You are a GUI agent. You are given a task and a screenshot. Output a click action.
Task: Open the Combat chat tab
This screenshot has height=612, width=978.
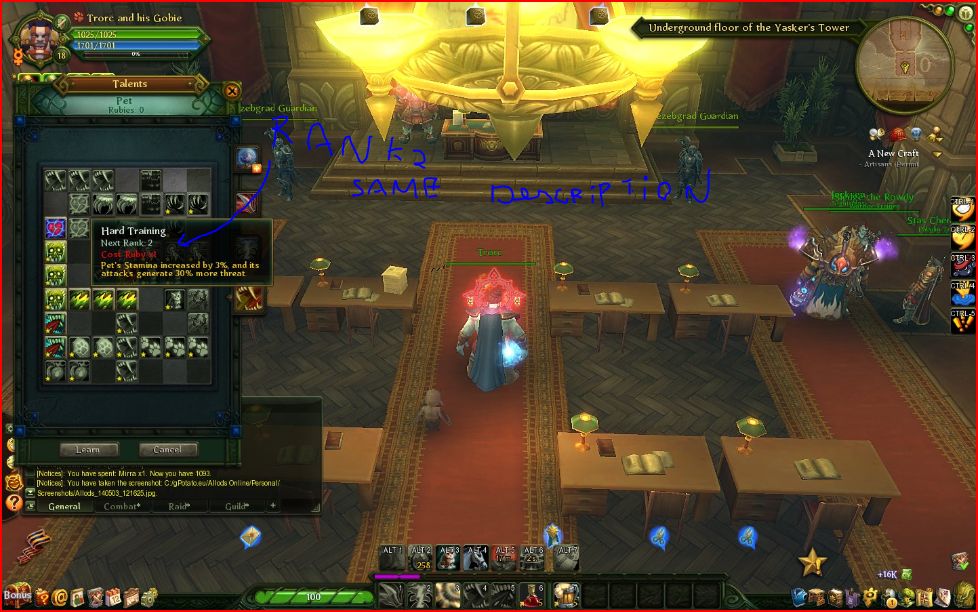[124, 507]
